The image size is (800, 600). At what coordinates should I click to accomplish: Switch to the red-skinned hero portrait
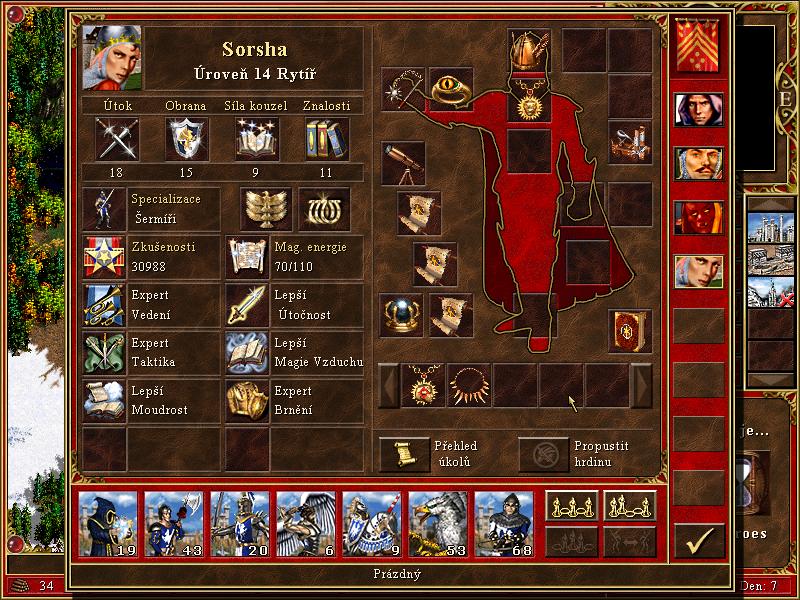coord(698,217)
